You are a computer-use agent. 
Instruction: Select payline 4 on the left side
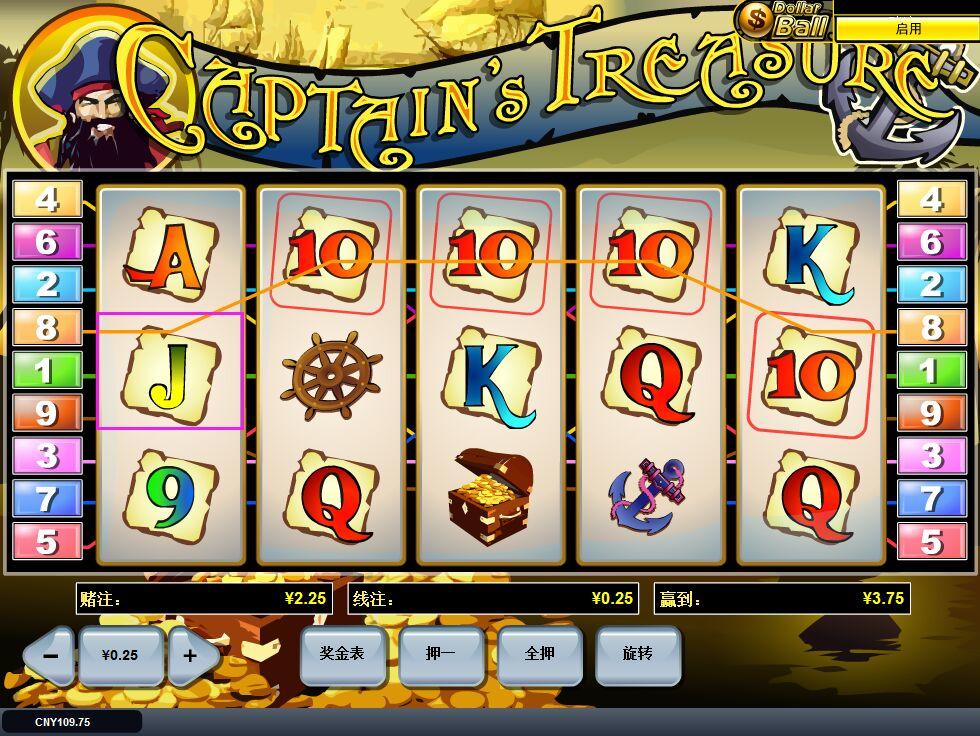(x=47, y=200)
